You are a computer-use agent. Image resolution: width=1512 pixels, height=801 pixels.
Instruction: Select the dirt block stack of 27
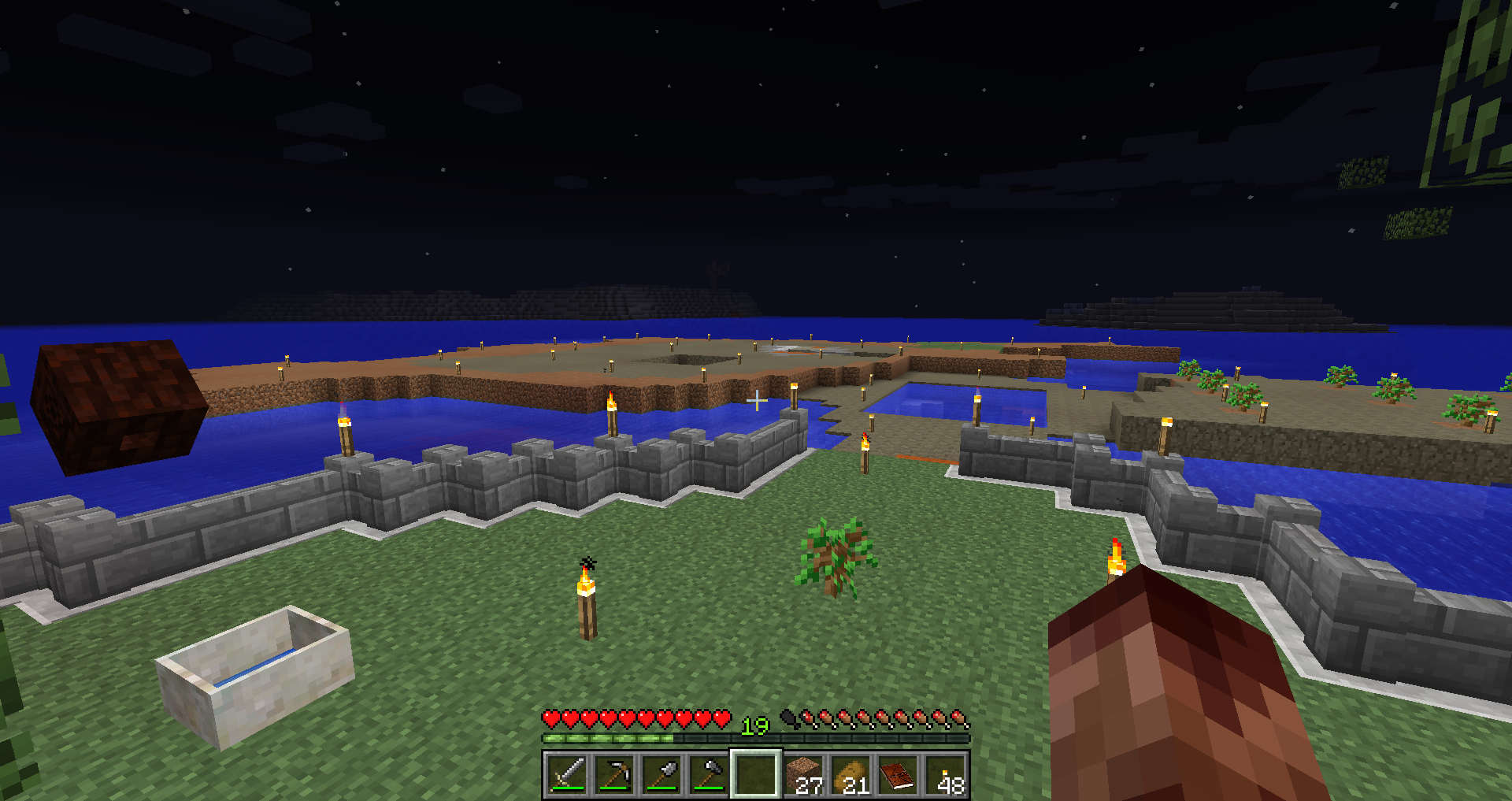tap(804, 774)
